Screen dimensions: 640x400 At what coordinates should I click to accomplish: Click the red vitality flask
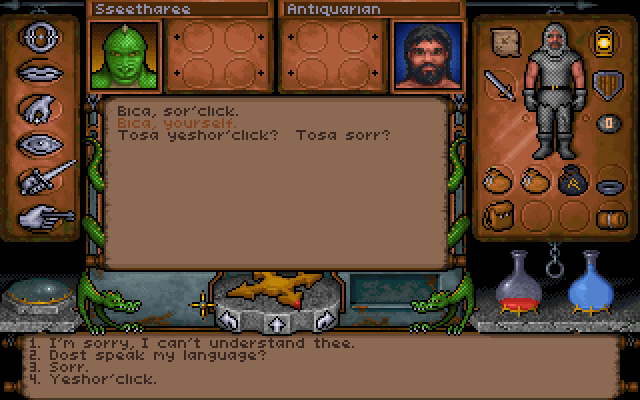[x=521, y=280]
